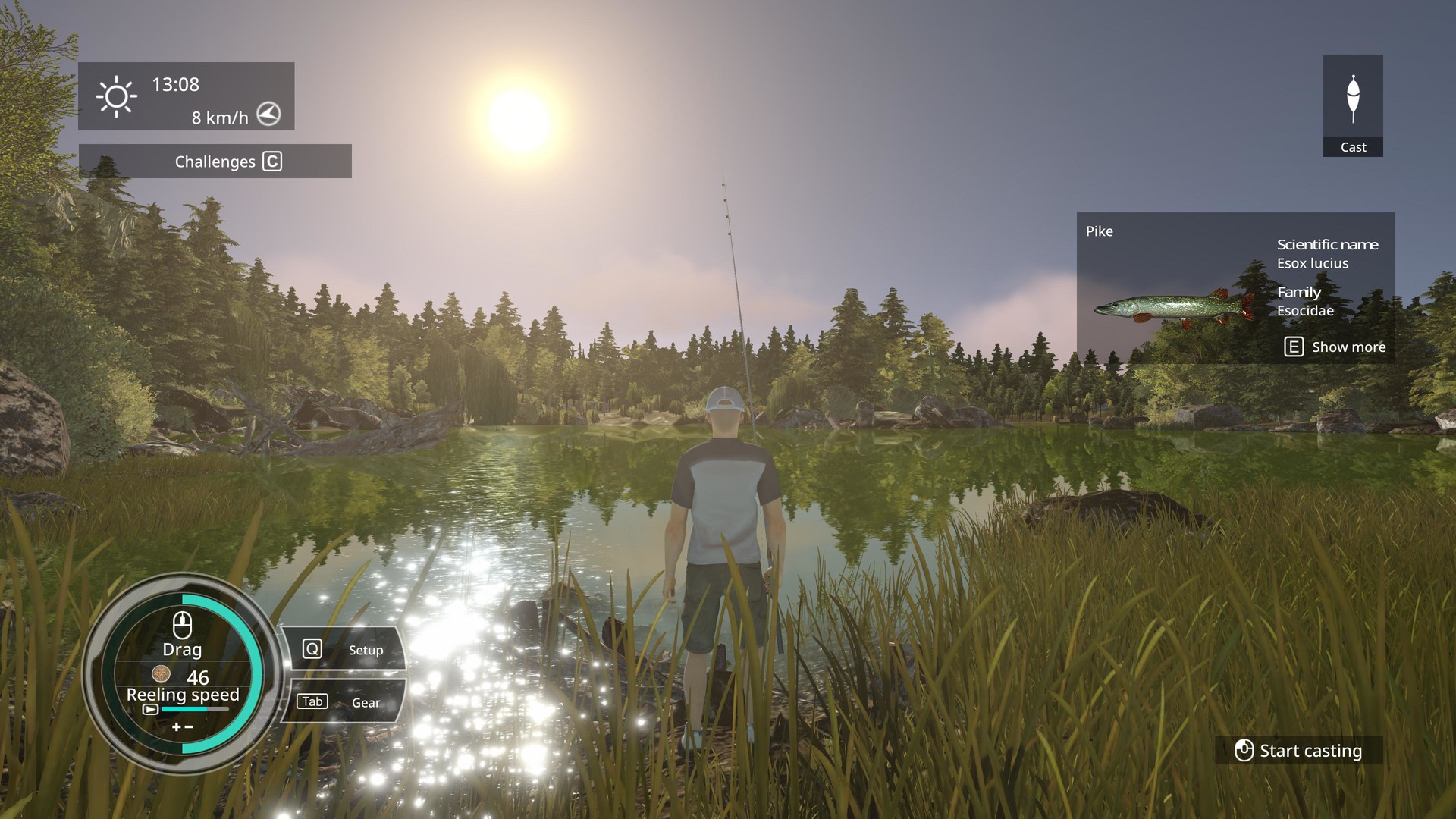Click the sun weather icon
The image size is (1456, 819).
pos(115,97)
